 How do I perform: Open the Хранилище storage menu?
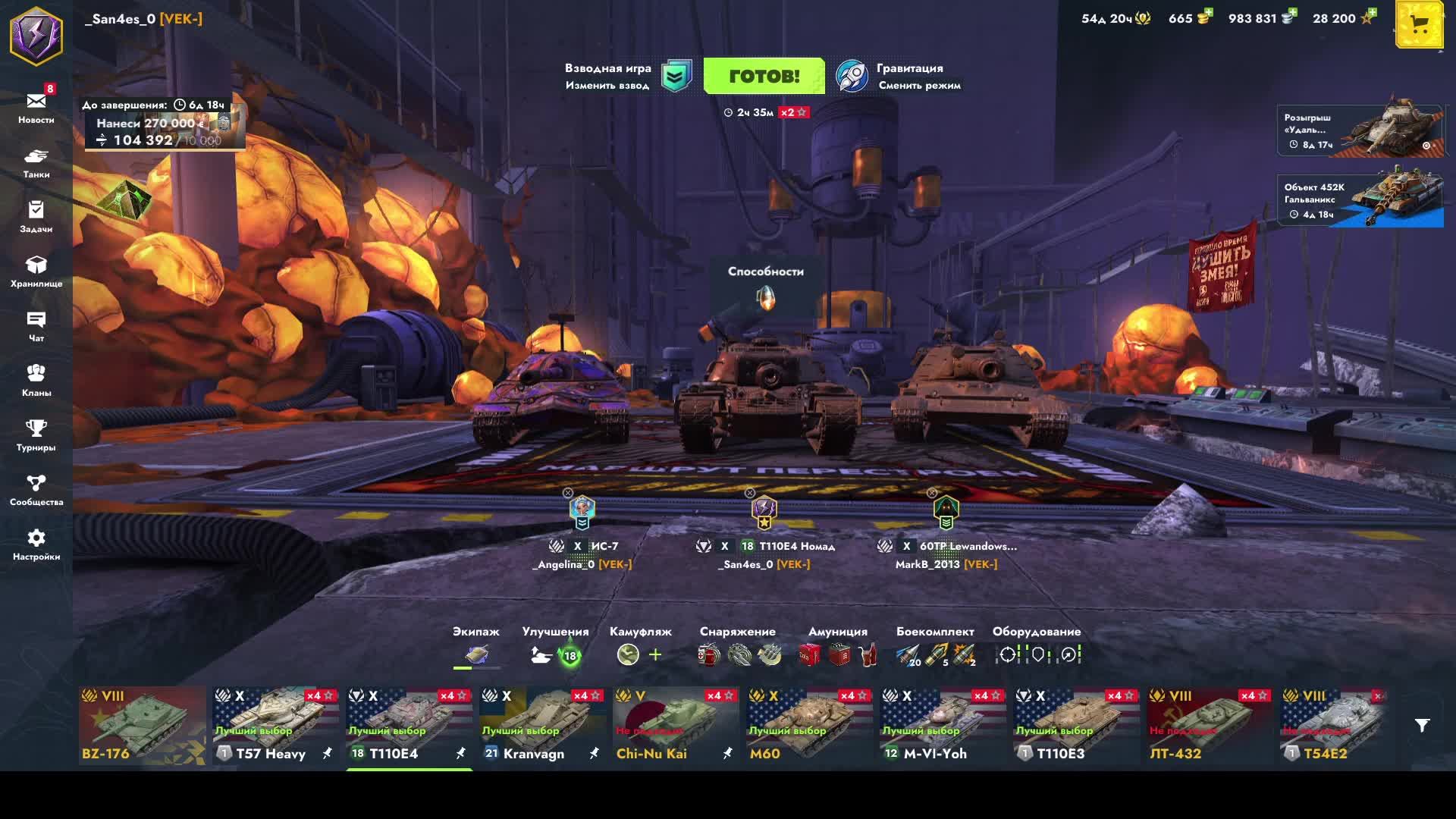tap(36, 271)
